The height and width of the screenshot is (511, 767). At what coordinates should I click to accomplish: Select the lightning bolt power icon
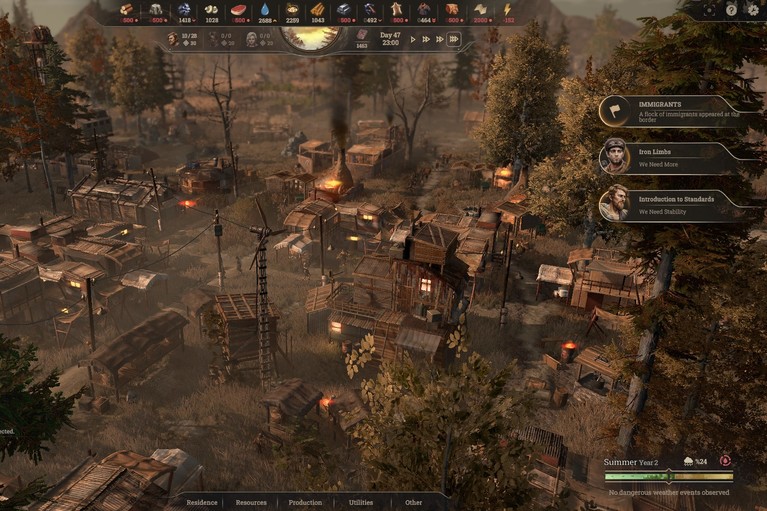[508, 9]
